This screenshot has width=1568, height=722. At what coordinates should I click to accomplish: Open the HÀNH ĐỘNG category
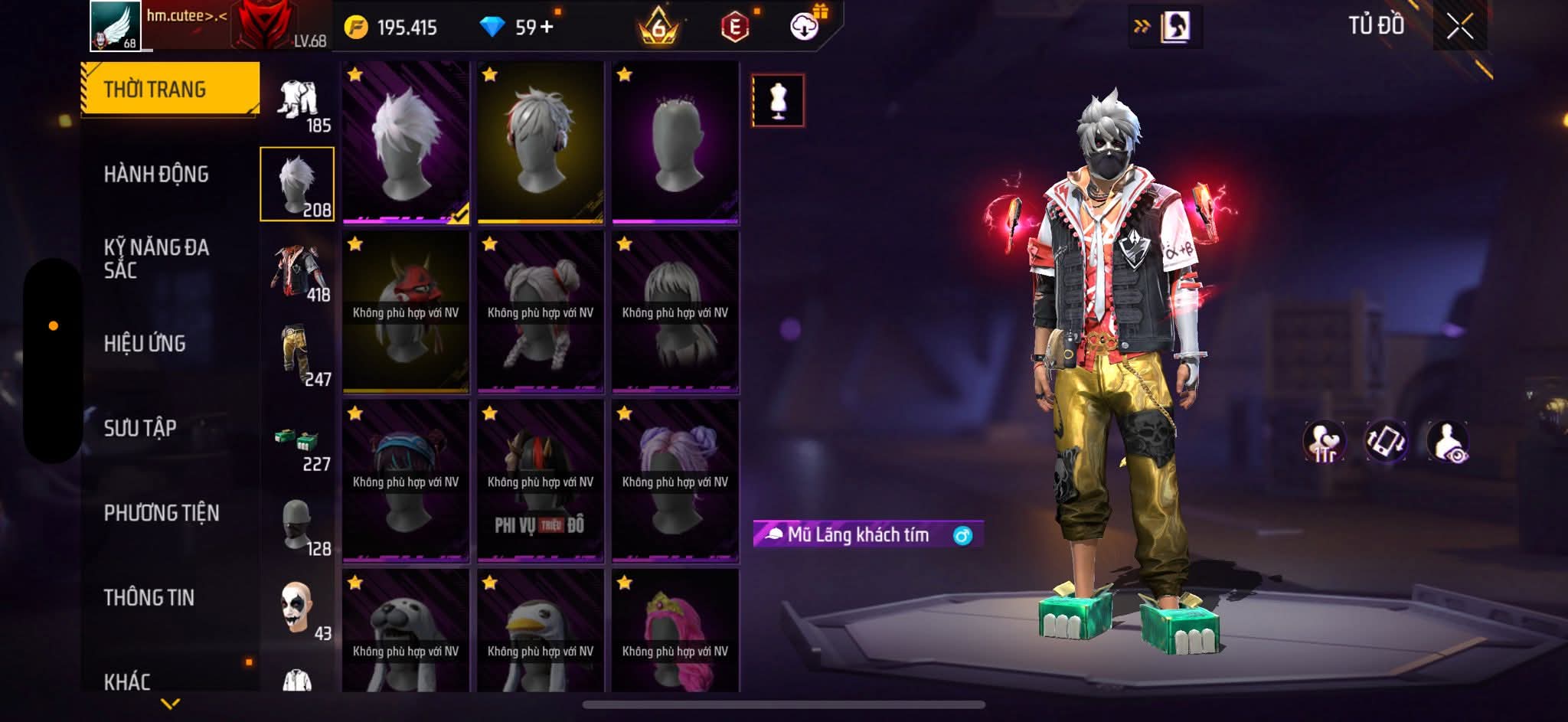click(156, 175)
